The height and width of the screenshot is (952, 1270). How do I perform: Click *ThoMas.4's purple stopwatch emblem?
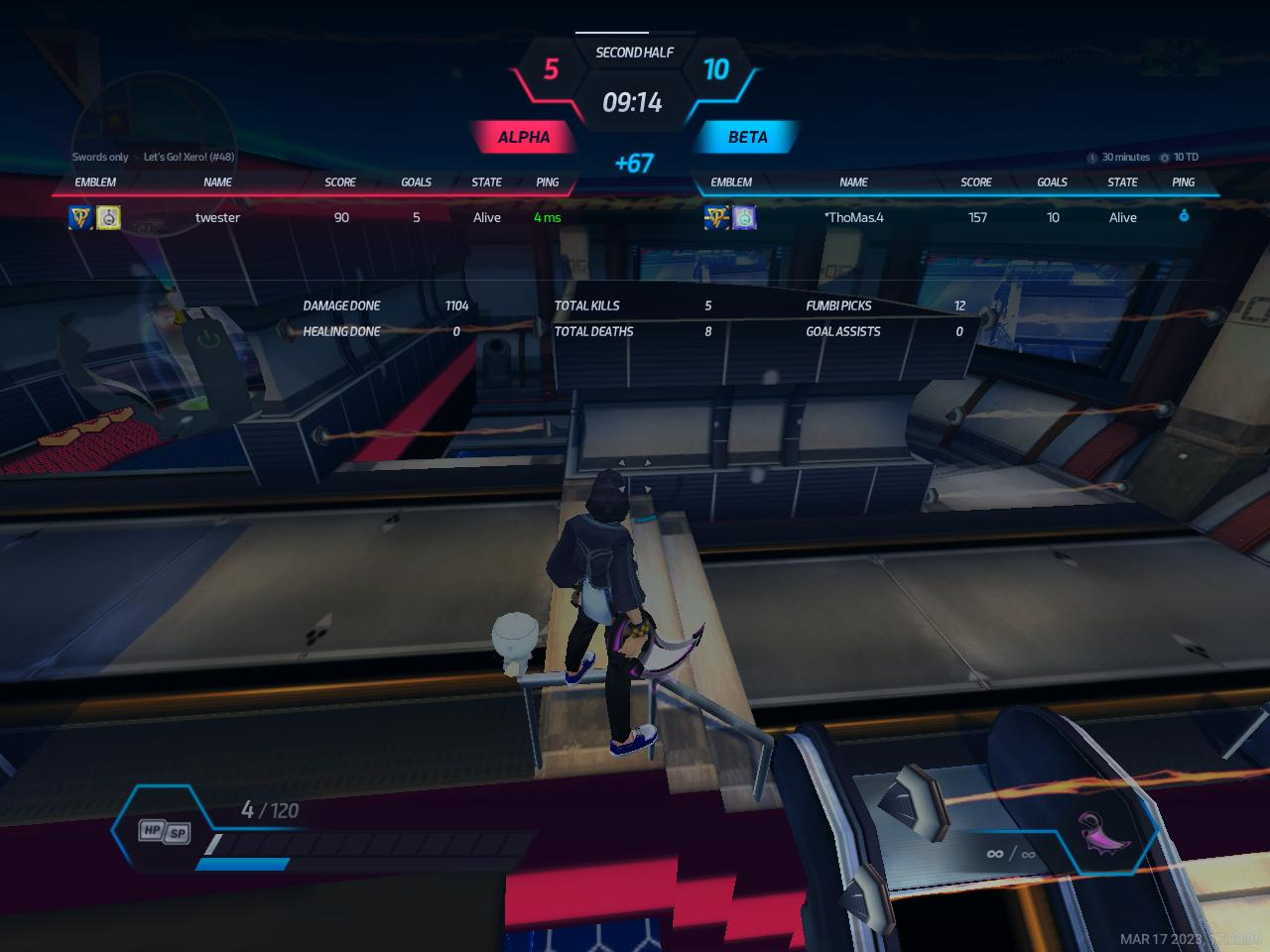[x=744, y=217]
